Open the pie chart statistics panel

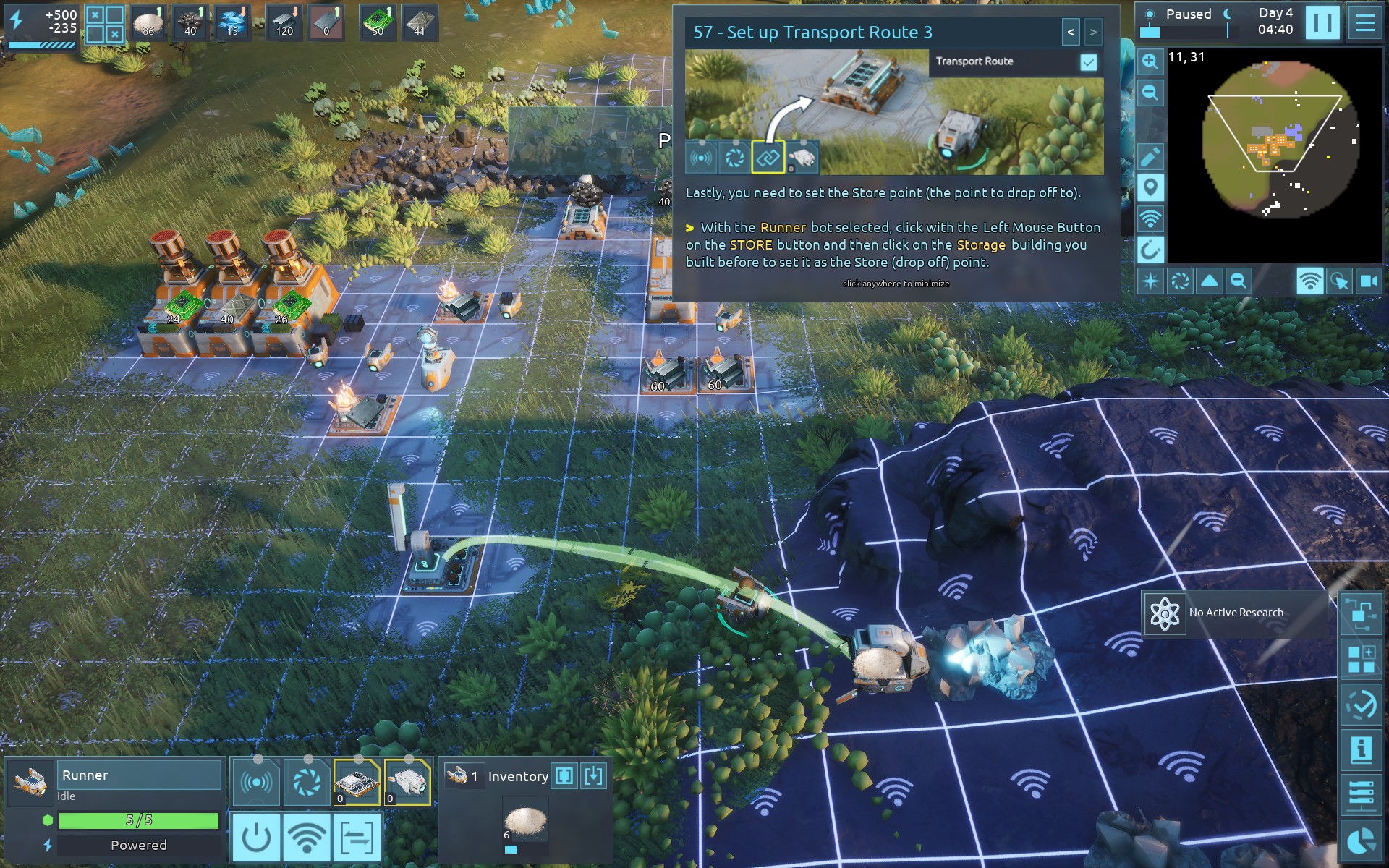click(1362, 841)
